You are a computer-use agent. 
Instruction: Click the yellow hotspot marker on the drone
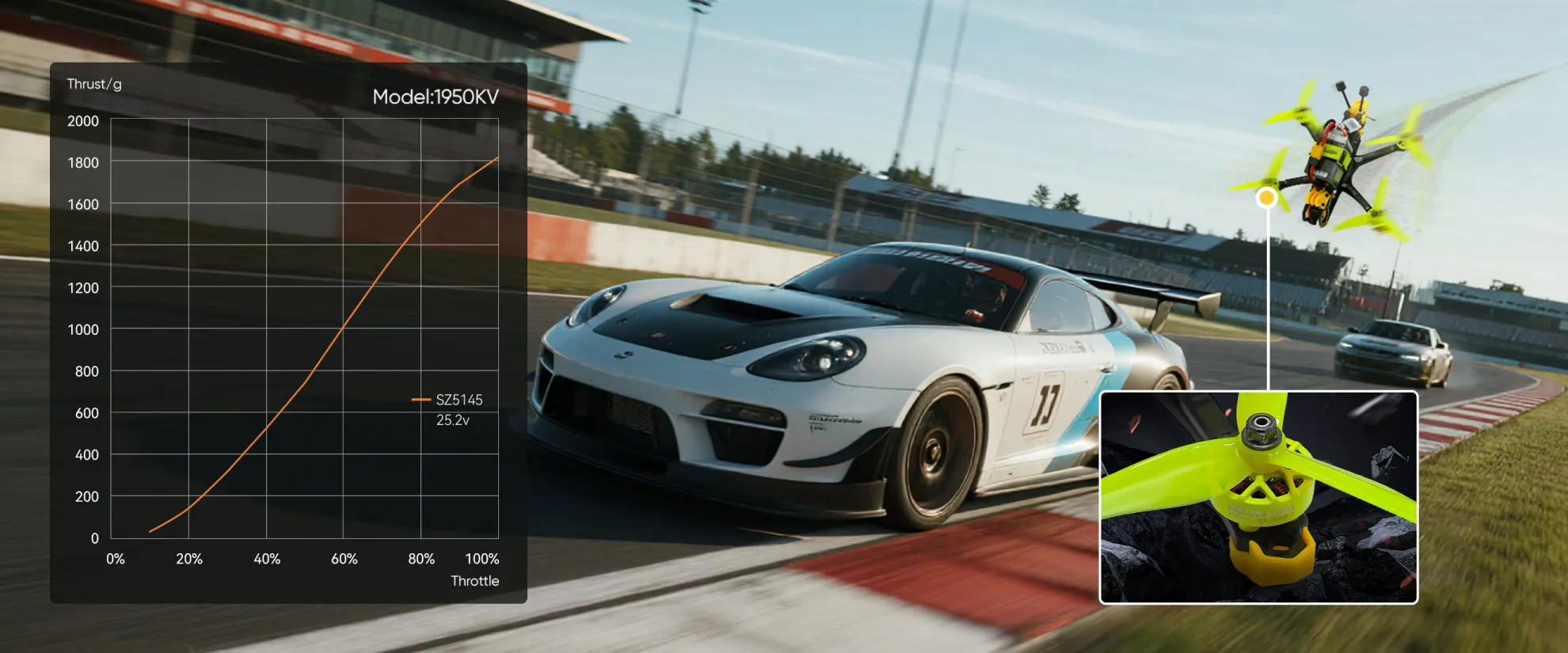click(x=1267, y=198)
